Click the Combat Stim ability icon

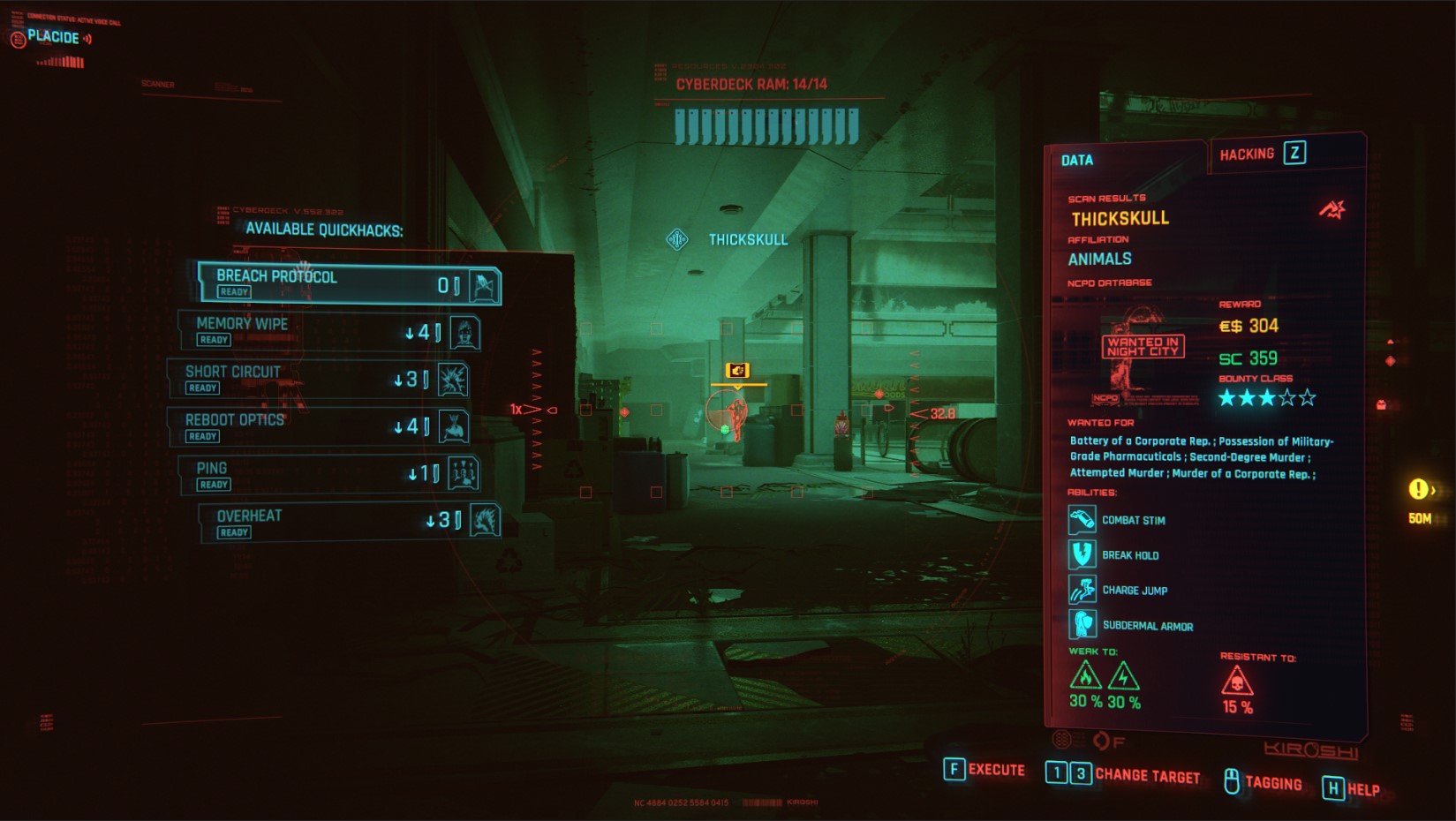[1084, 521]
